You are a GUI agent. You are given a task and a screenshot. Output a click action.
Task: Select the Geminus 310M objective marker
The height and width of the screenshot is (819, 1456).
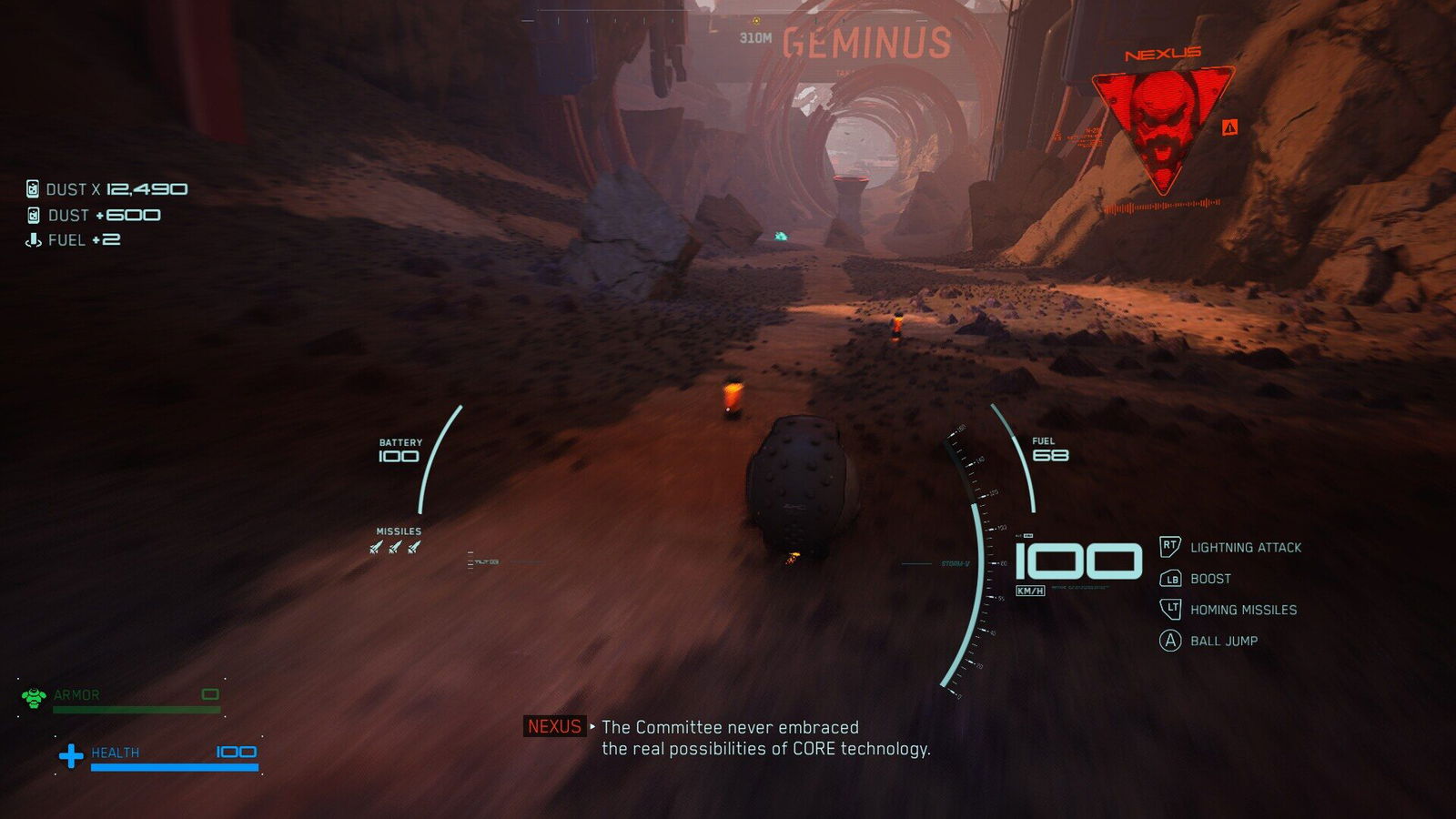(x=755, y=22)
